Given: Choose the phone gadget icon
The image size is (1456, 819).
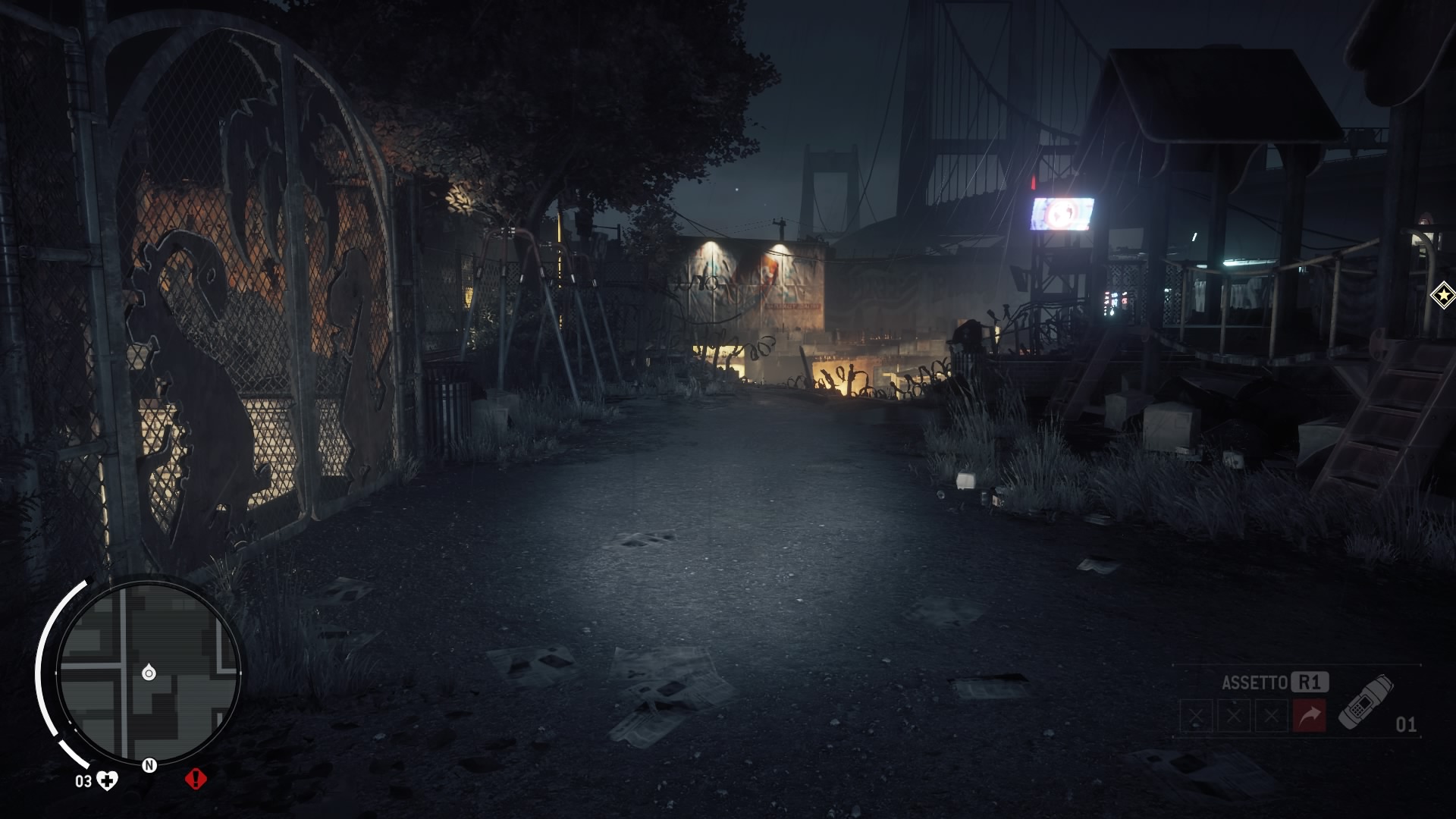Looking at the screenshot, I should tap(1365, 701).
